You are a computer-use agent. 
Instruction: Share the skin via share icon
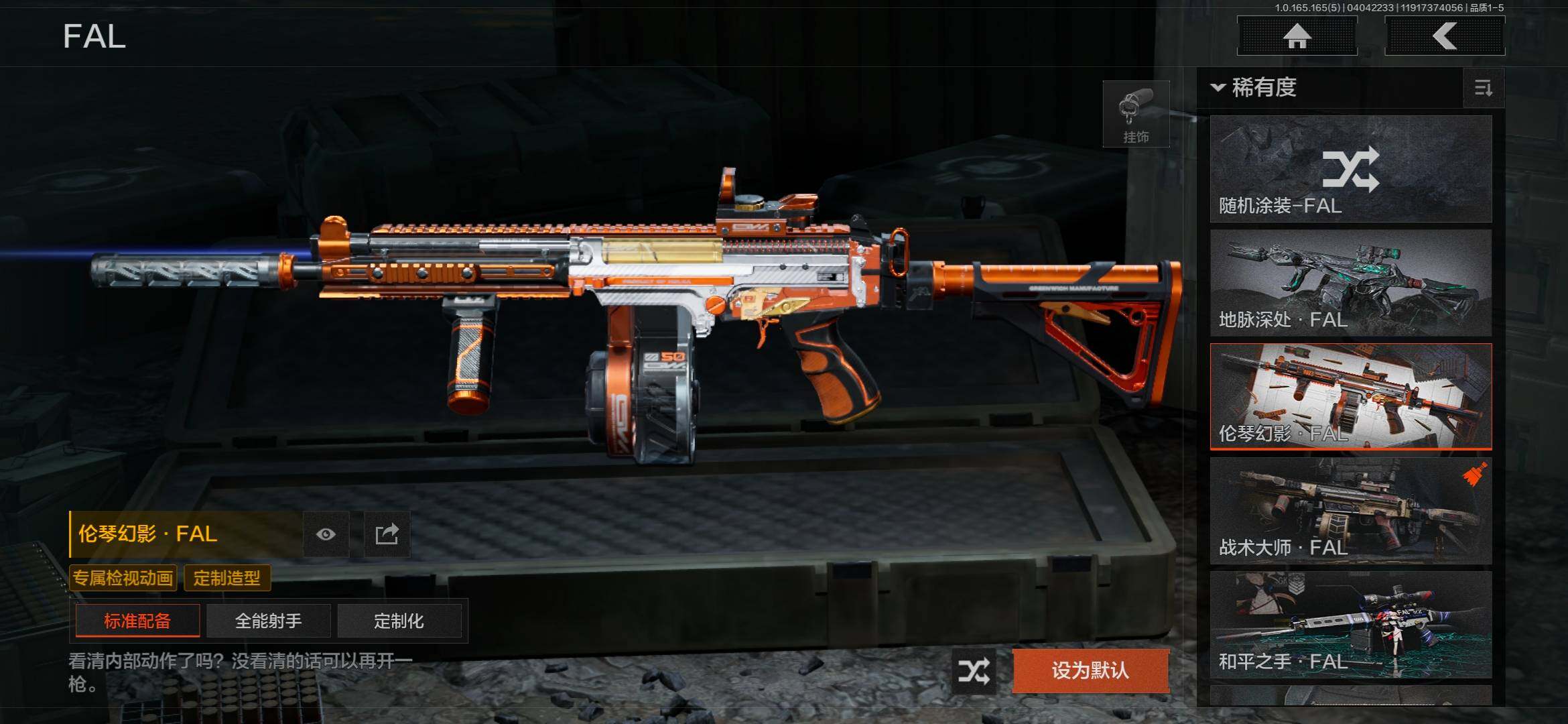[x=387, y=534]
